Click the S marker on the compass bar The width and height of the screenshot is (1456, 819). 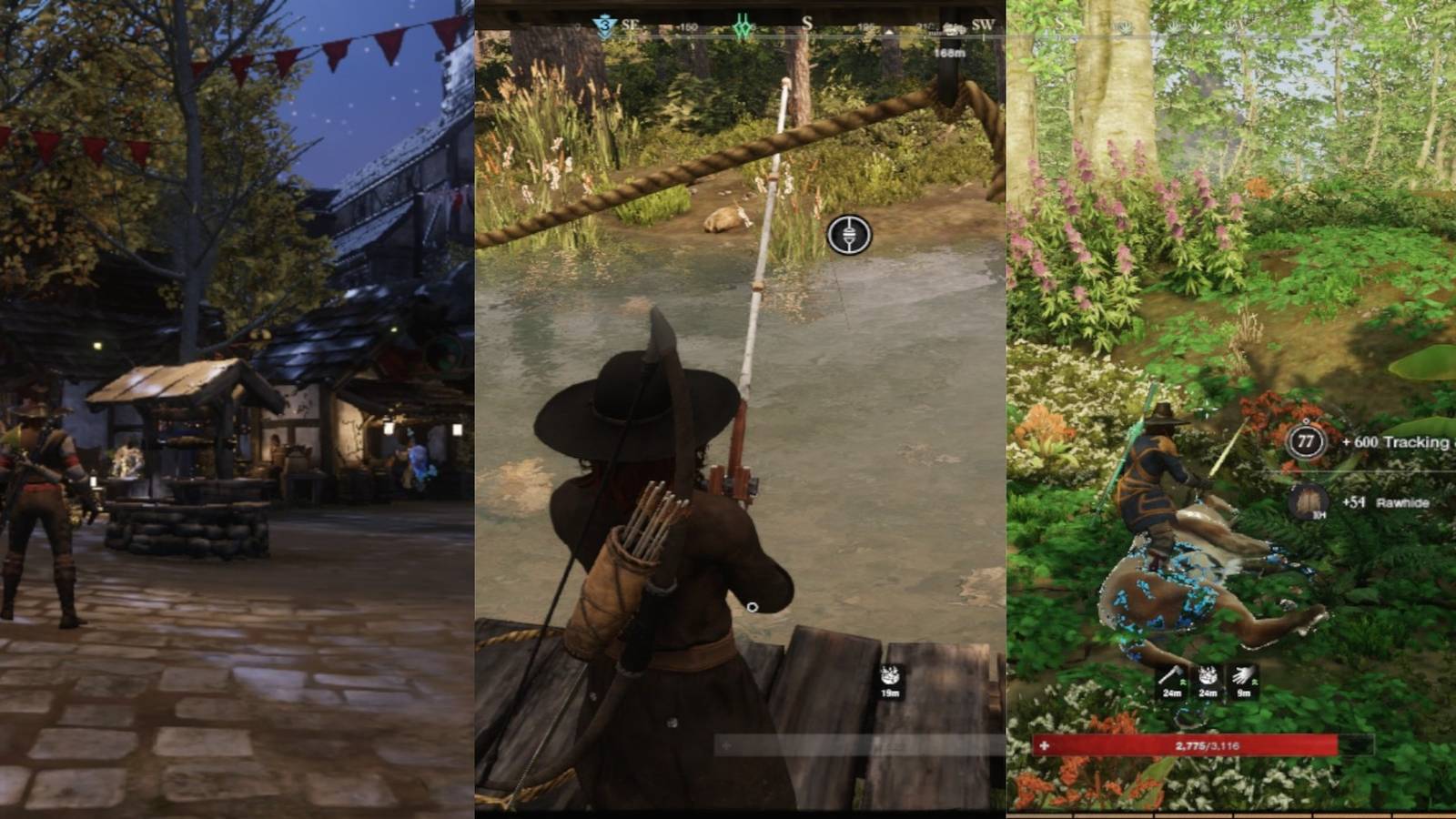(x=807, y=21)
